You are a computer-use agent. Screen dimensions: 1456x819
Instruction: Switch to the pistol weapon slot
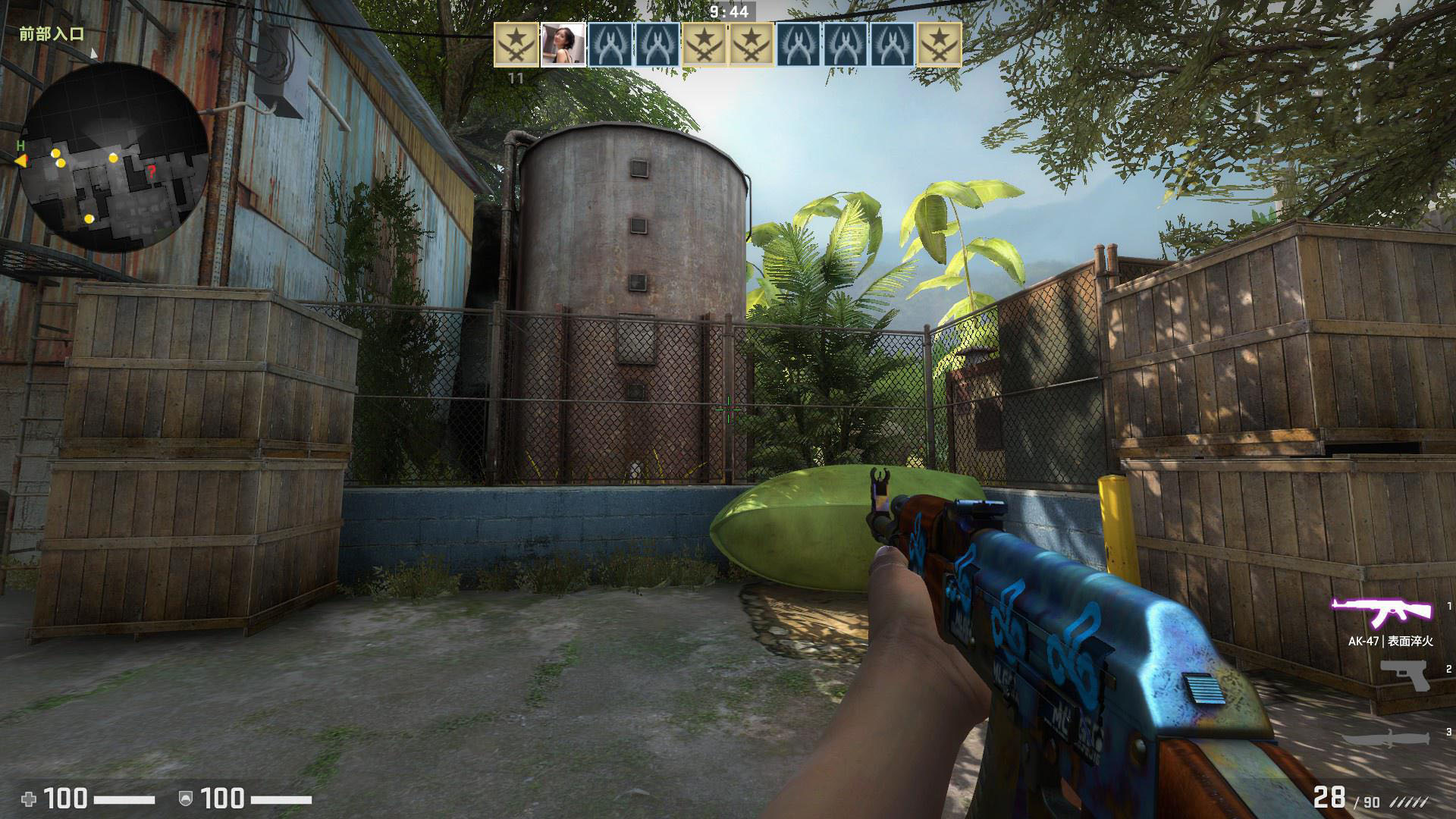1404,675
